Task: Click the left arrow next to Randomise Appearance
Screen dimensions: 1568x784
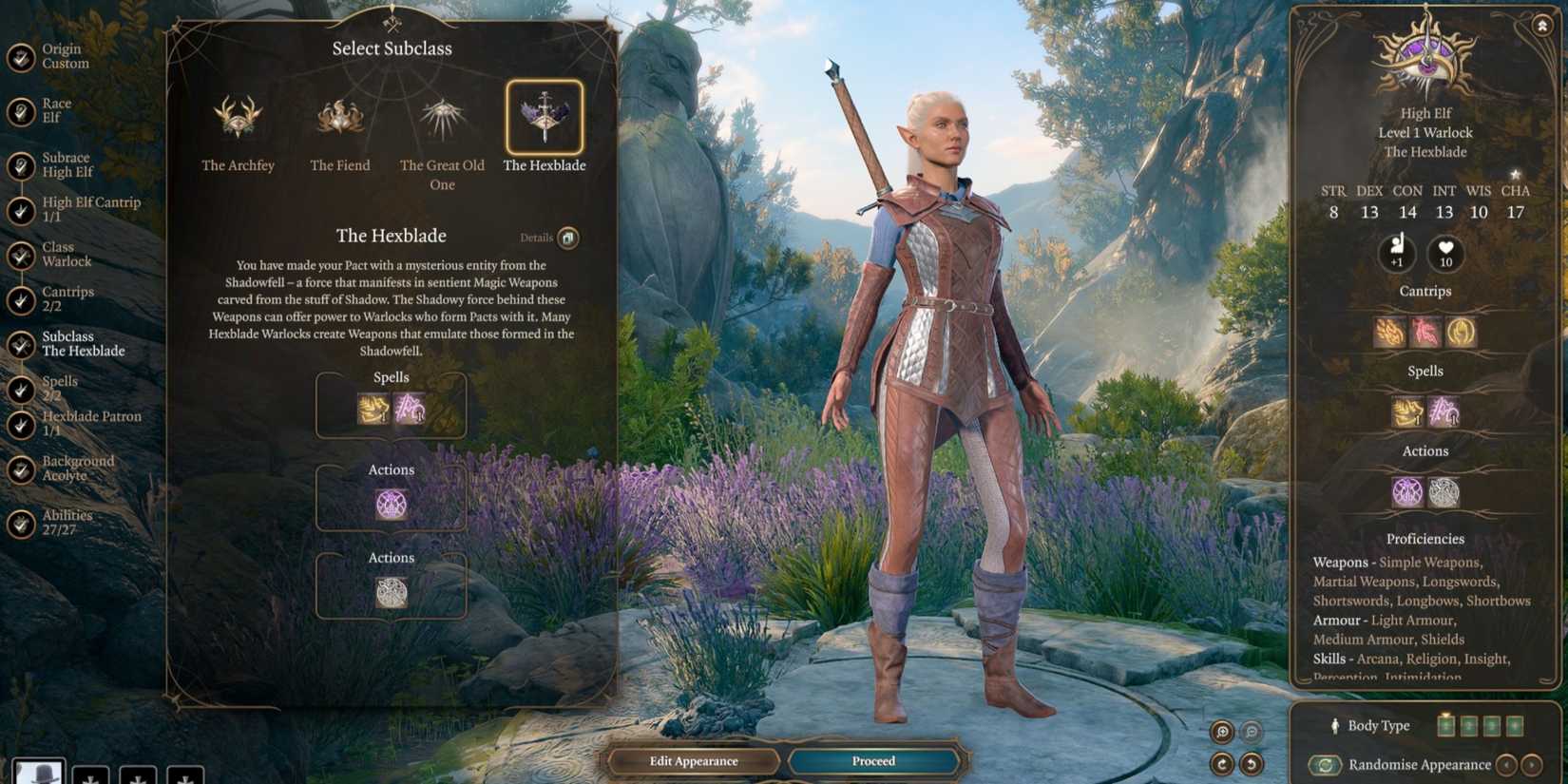Action: pyautogui.click(x=1507, y=764)
